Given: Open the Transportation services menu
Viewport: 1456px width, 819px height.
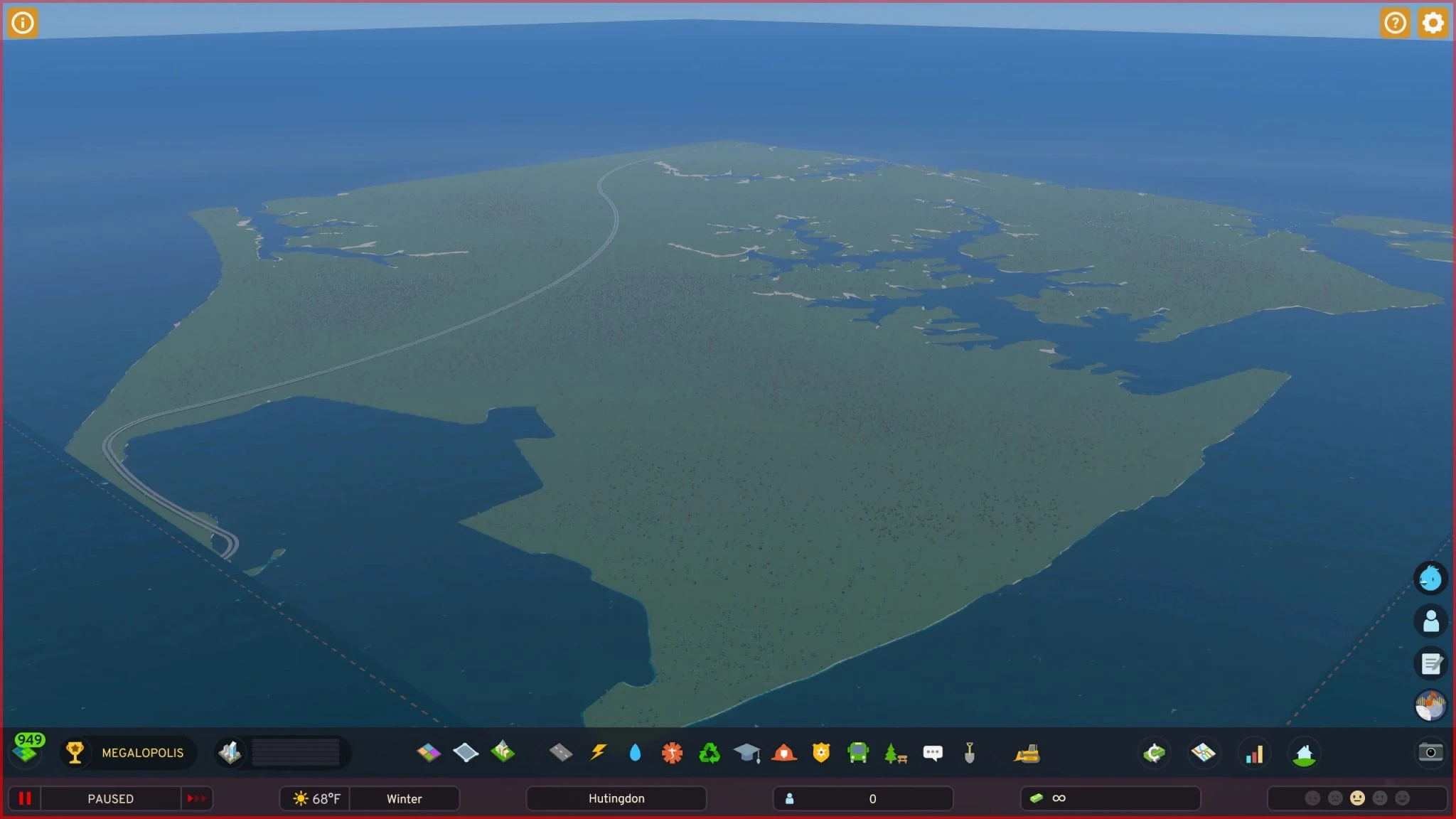Looking at the screenshot, I should (x=860, y=753).
